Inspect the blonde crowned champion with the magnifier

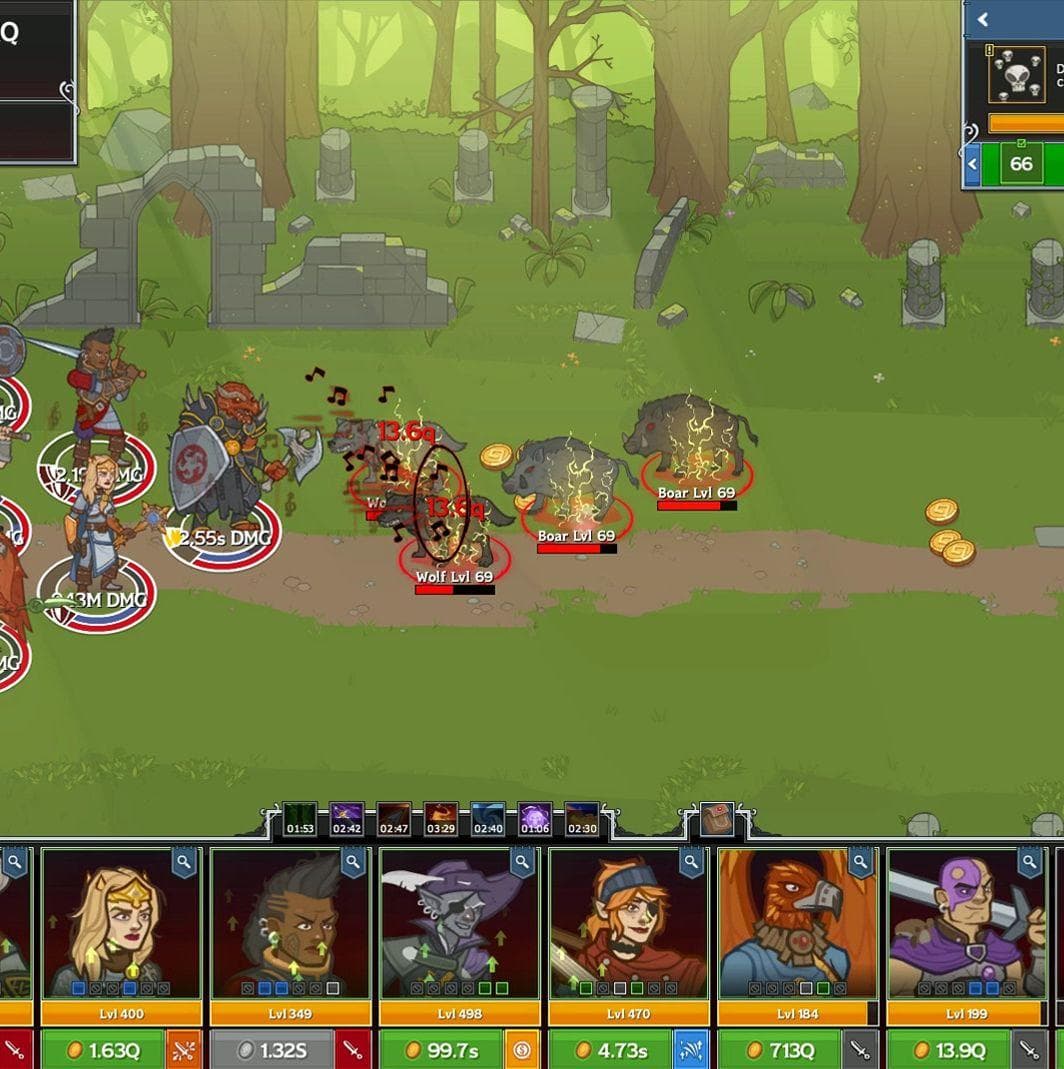pos(185,862)
